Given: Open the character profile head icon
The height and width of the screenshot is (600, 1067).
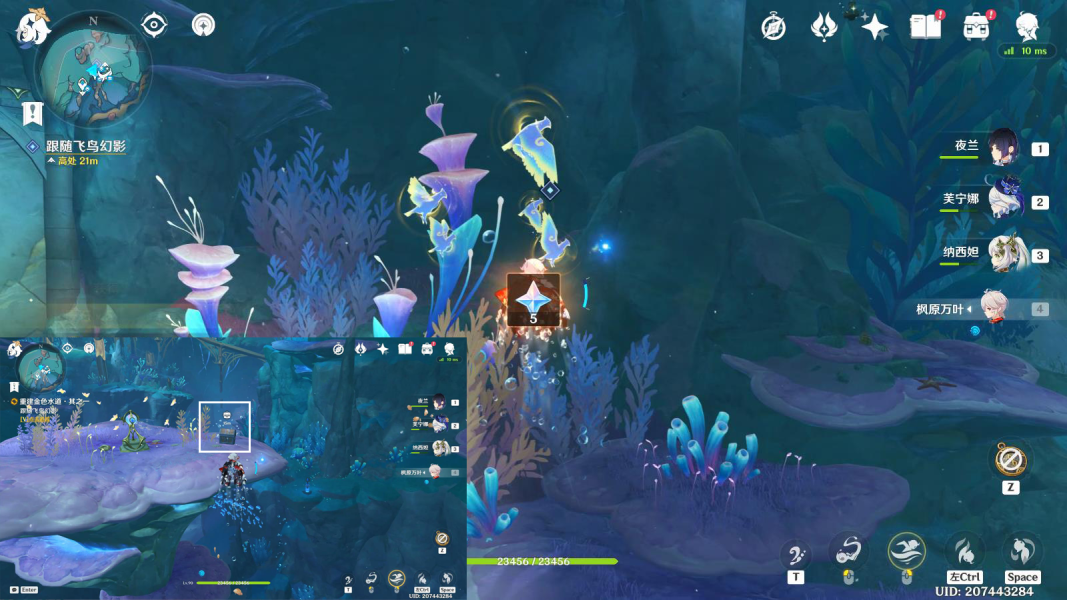Looking at the screenshot, I should [x=1028, y=27].
